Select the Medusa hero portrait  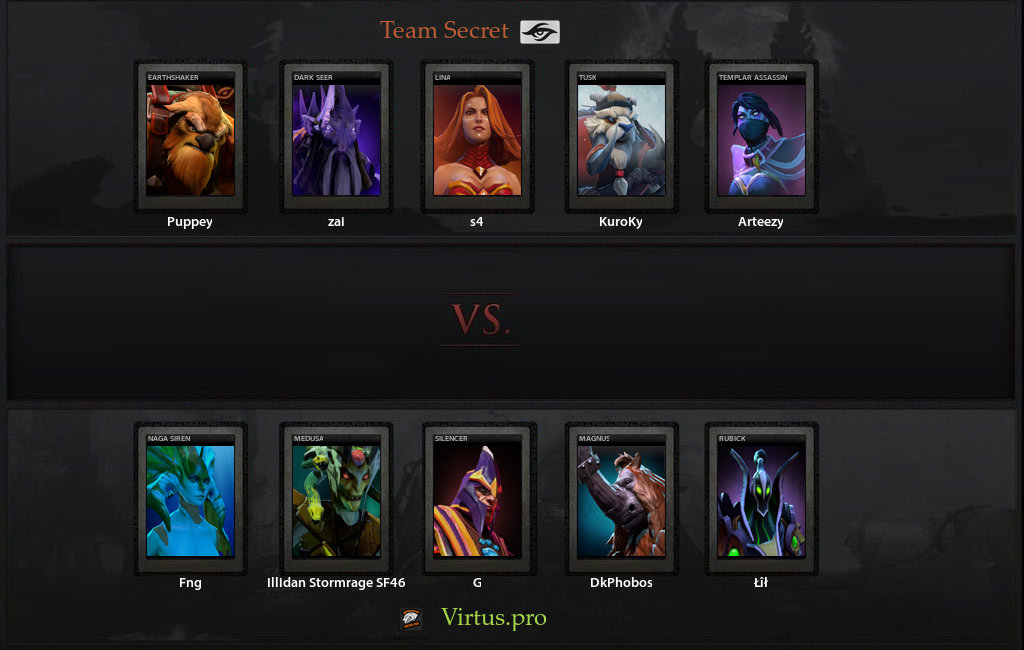click(336, 499)
